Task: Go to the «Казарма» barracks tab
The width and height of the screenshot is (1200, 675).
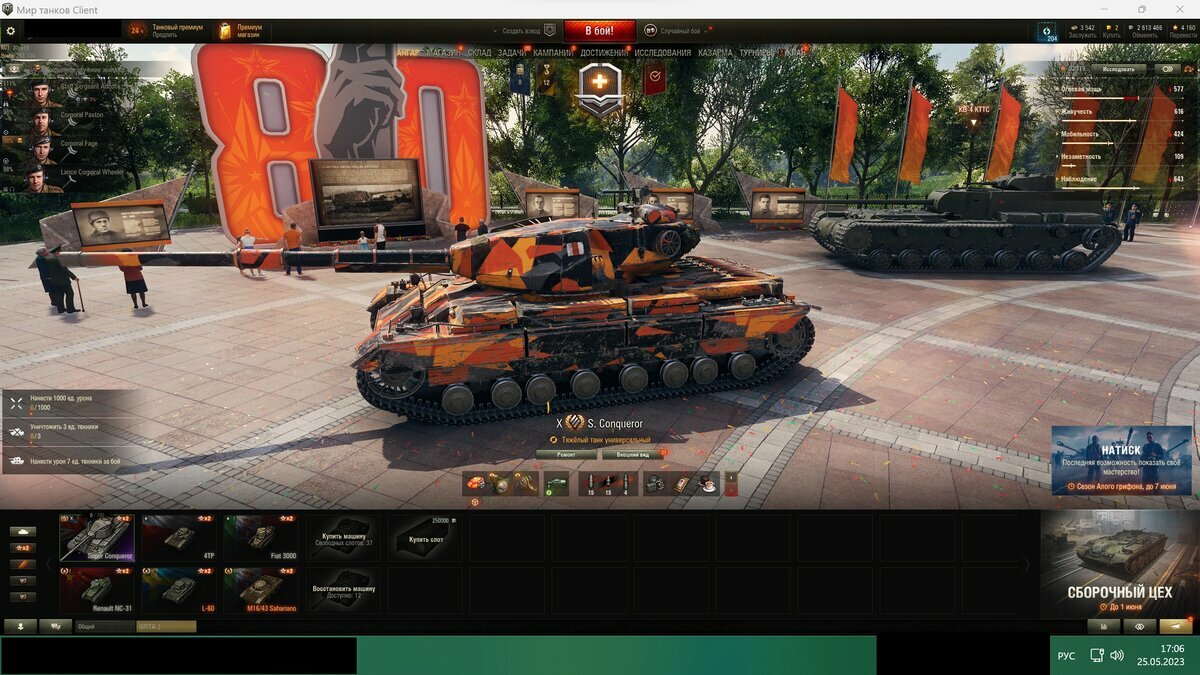Action: pos(714,53)
